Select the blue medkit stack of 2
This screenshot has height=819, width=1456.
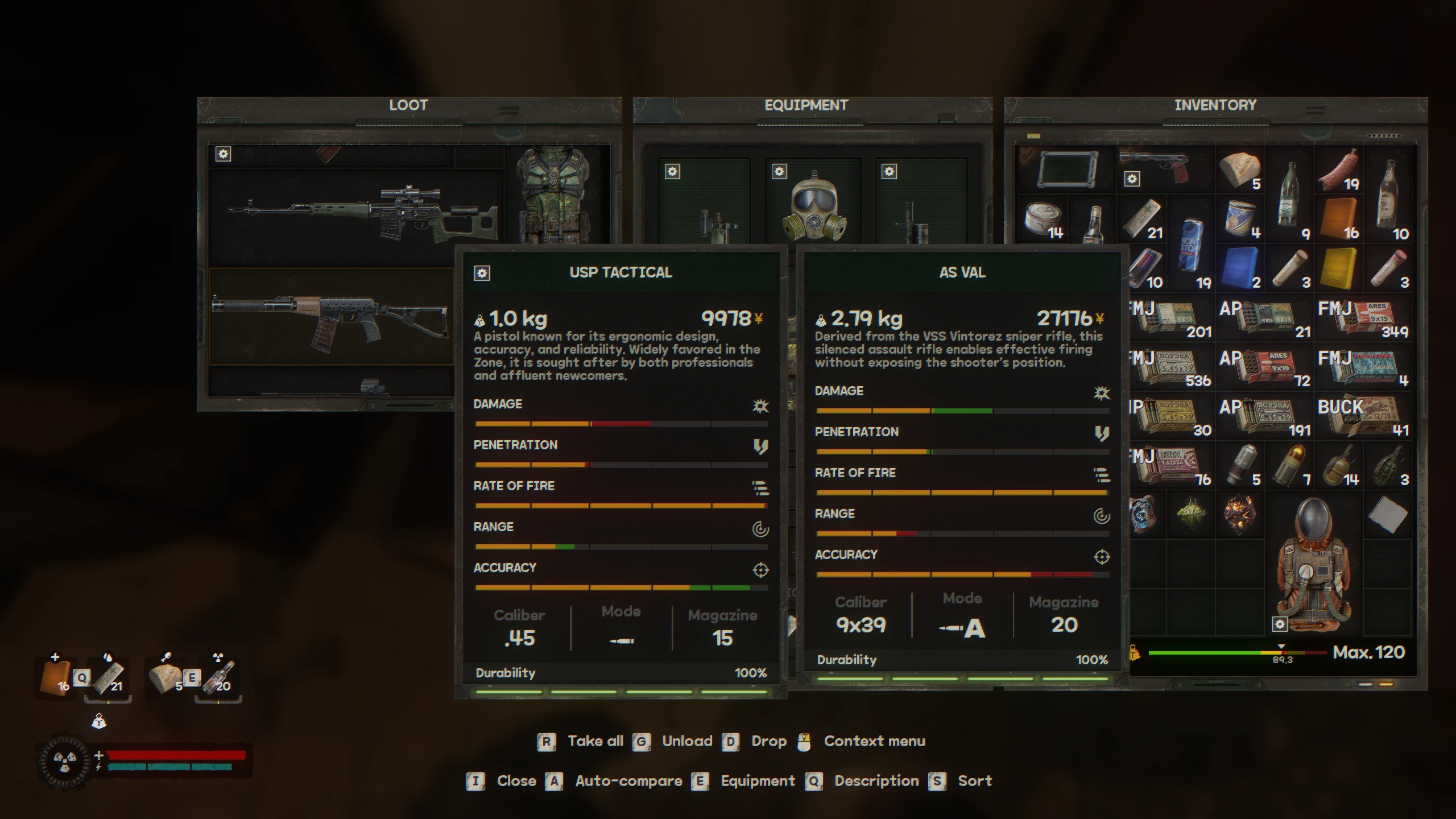tap(1240, 268)
